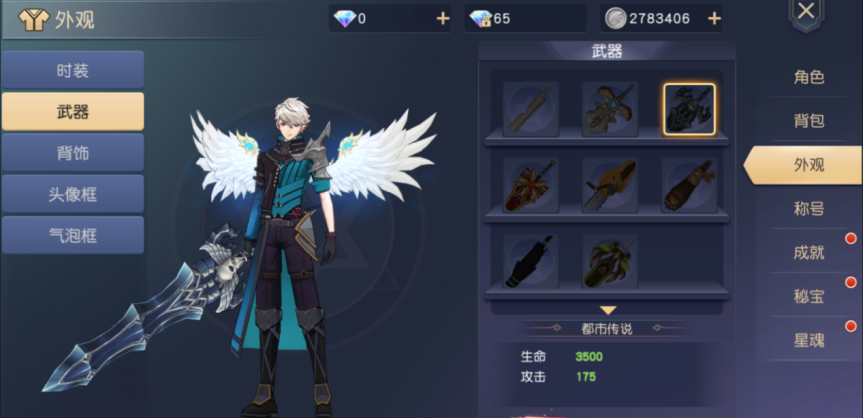Choose the red fan-shaped weapon skin
Viewport: 863px width, 418px height.
(531, 185)
